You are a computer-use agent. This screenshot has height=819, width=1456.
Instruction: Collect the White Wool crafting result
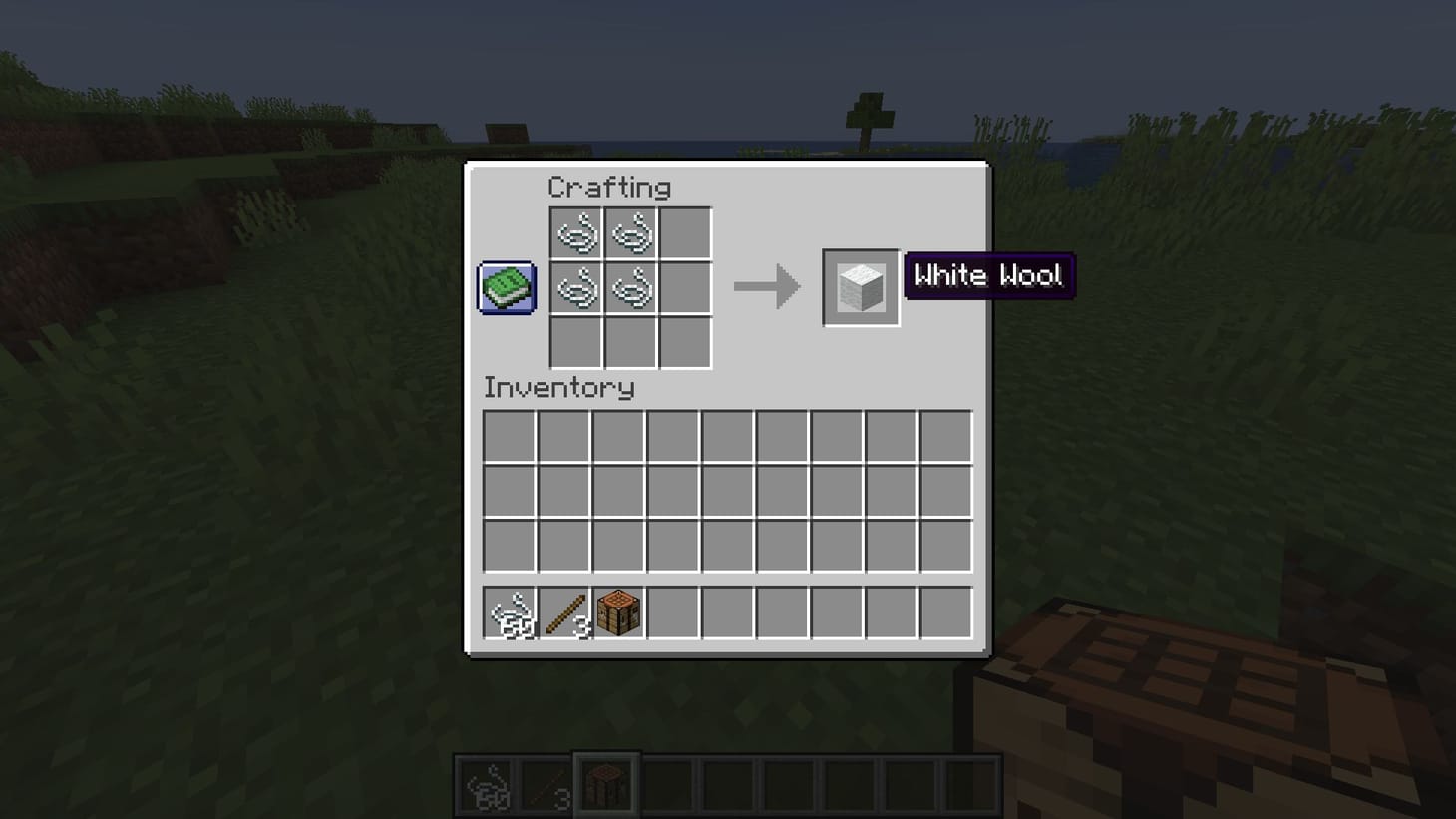(860, 289)
